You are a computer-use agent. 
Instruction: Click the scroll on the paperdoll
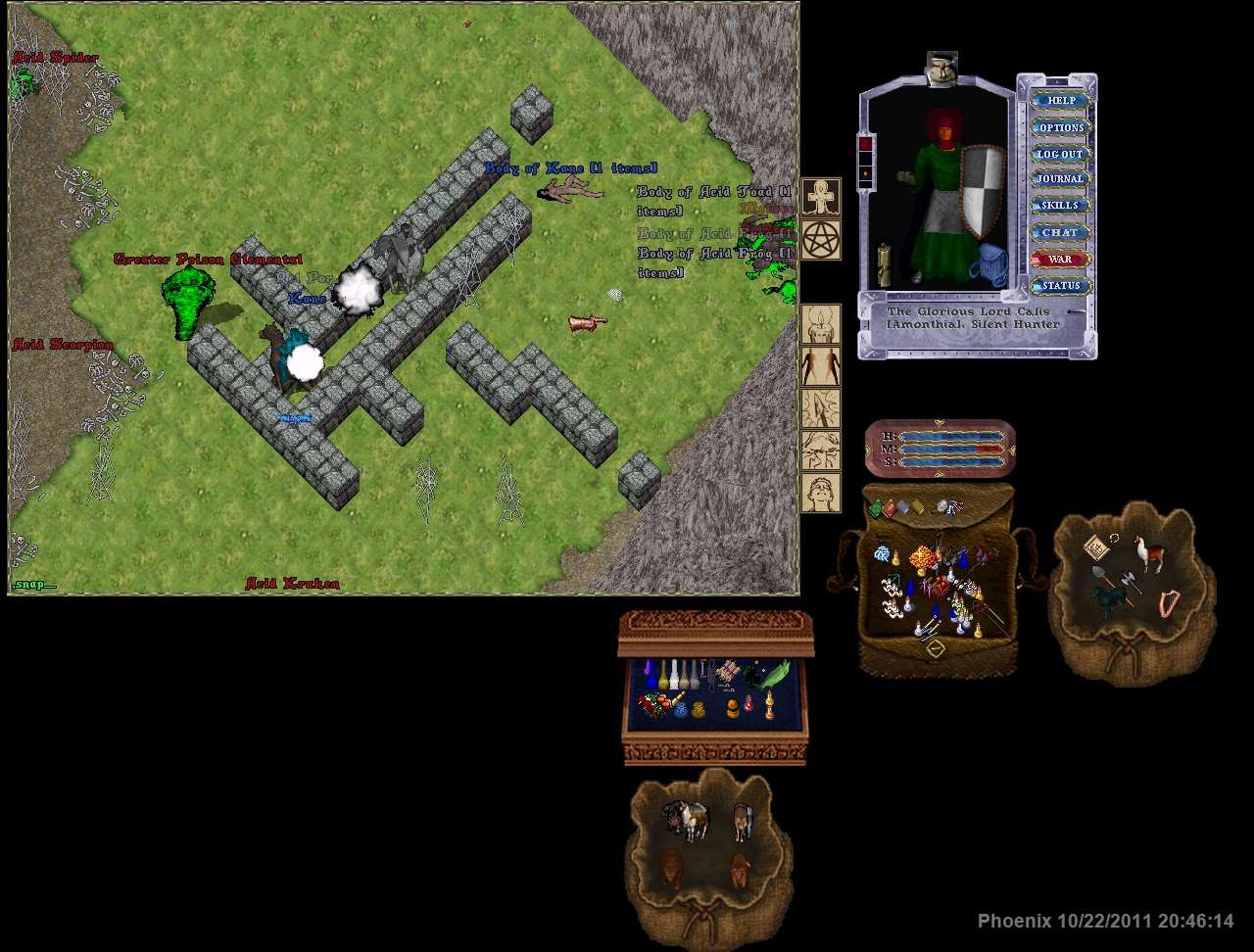pyautogui.click(x=885, y=264)
